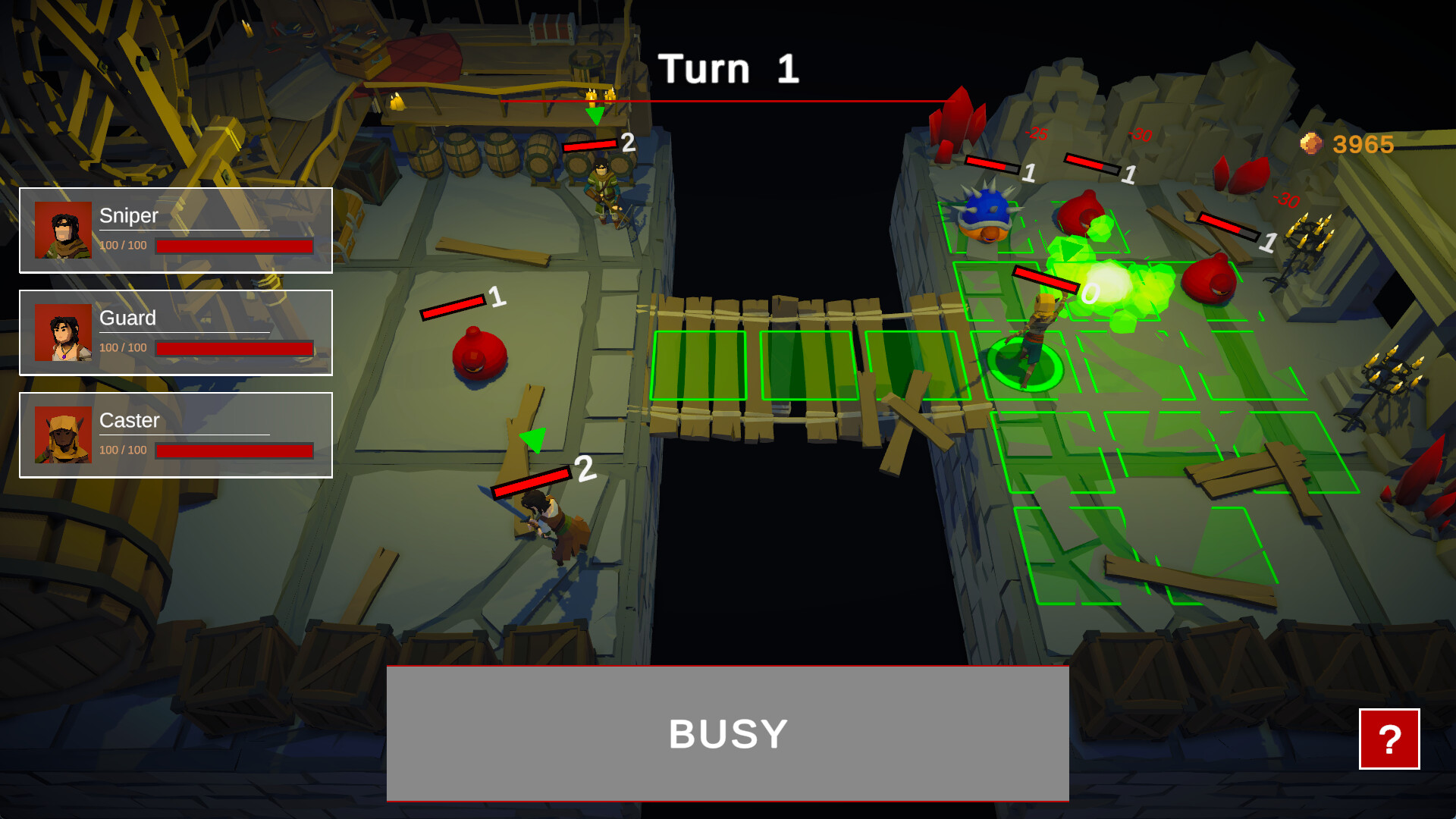This screenshot has height=819, width=1456.
Task: Open the help question mark button
Action: click(x=1389, y=740)
